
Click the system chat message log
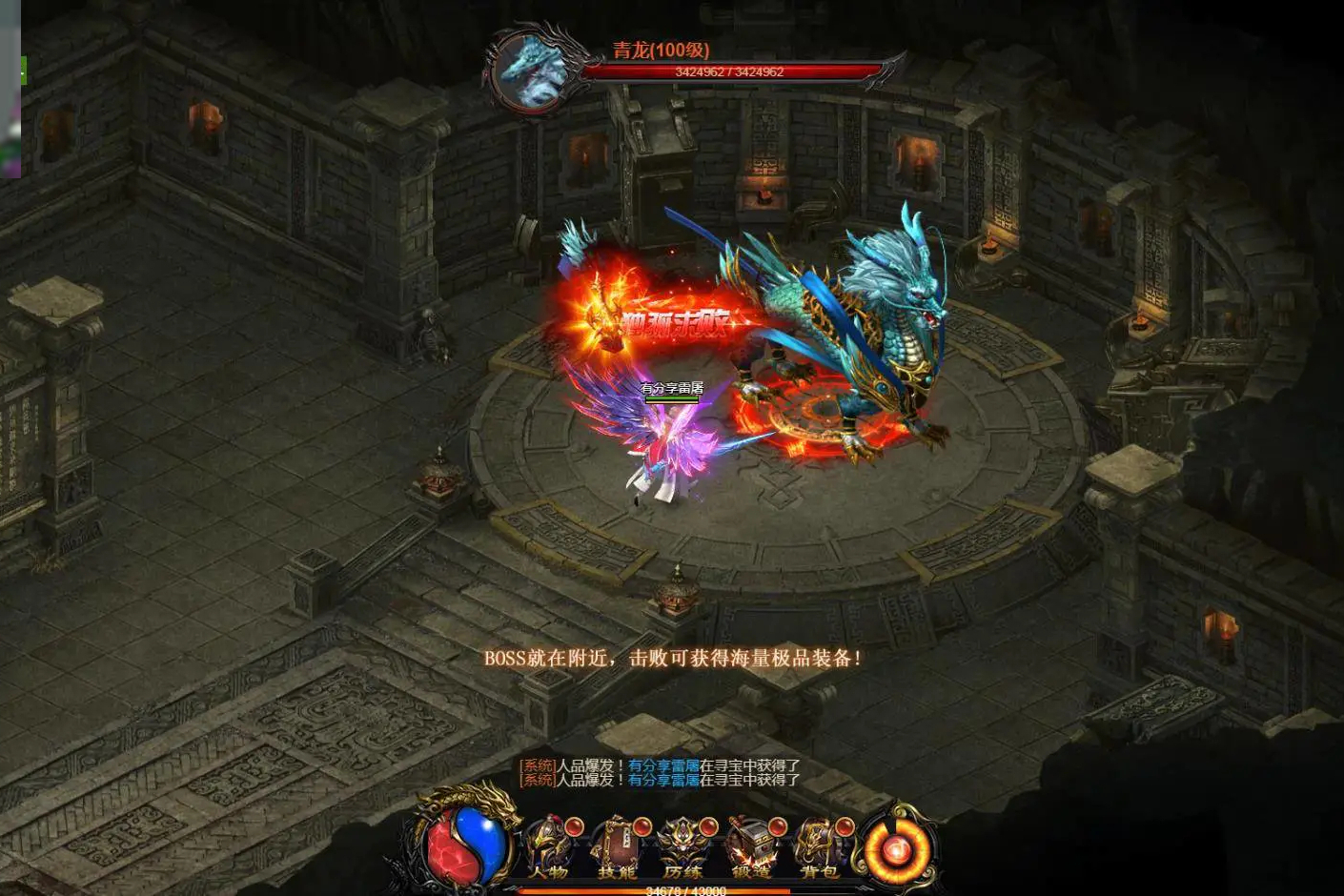click(660, 772)
